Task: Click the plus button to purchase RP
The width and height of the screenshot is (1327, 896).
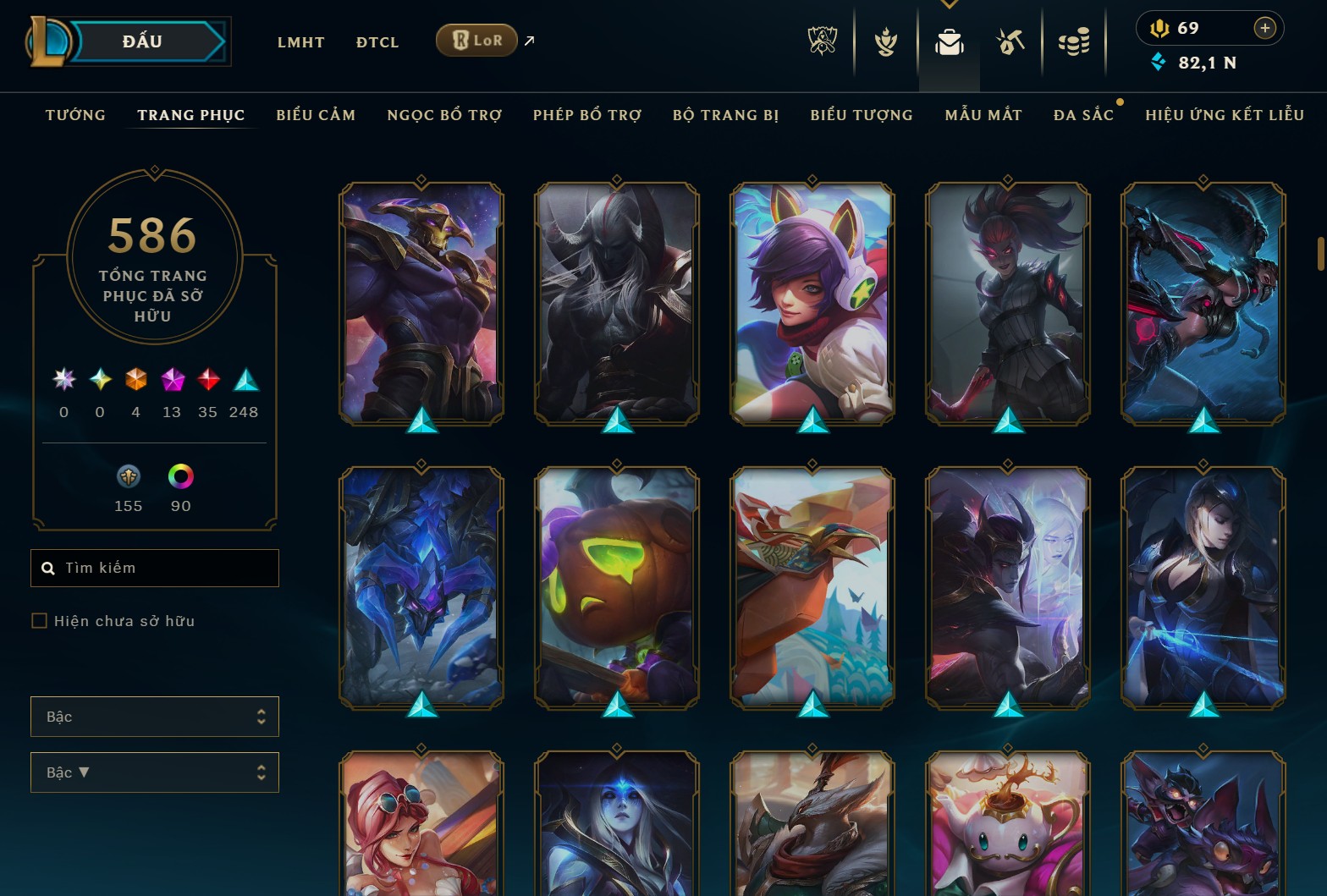Action: [1266, 28]
